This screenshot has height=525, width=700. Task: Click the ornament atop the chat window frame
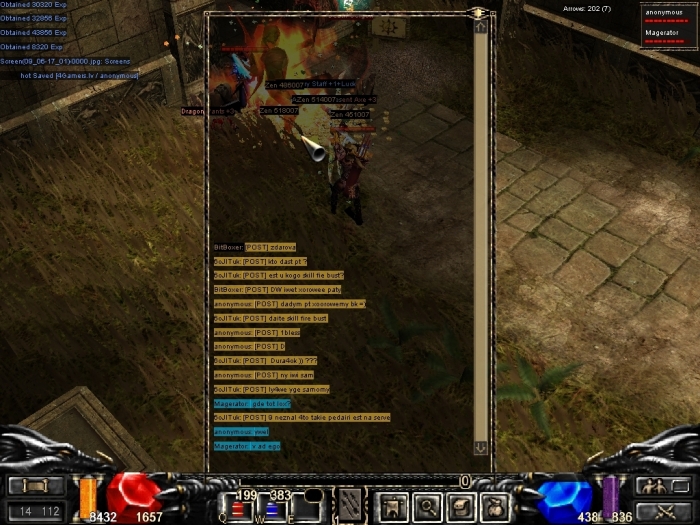click(479, 12)
